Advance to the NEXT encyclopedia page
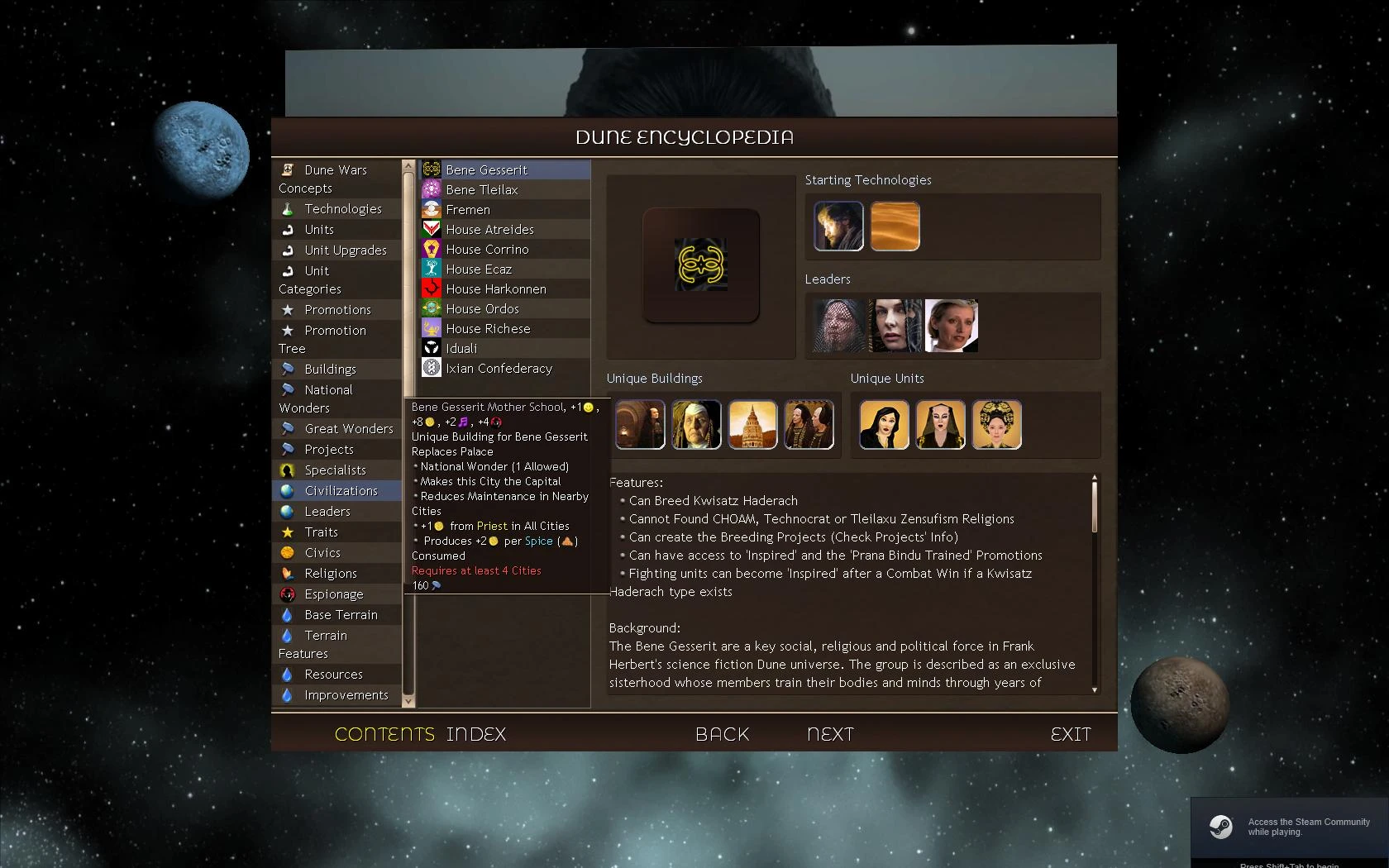Image resolution: width=1389 pixels, height=868 pixels. [830, 733]
